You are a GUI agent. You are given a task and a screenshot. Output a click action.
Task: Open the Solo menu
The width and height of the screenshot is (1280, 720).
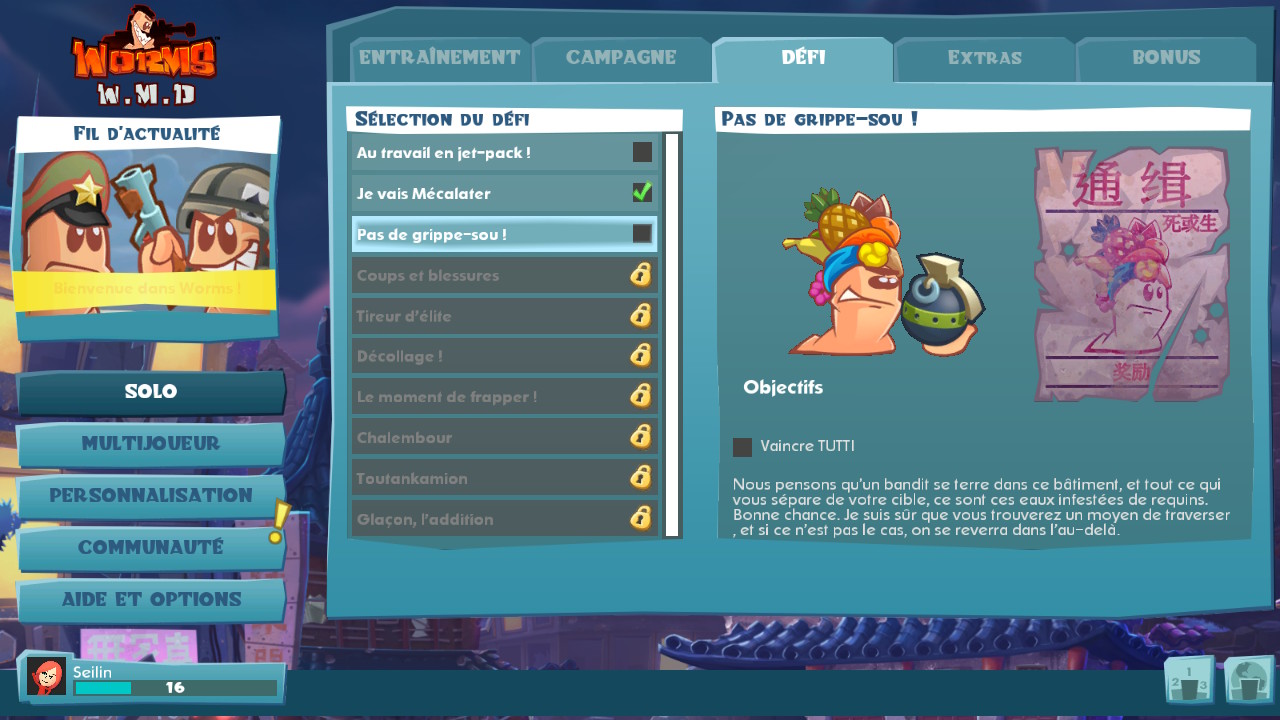tap(151, 392)
